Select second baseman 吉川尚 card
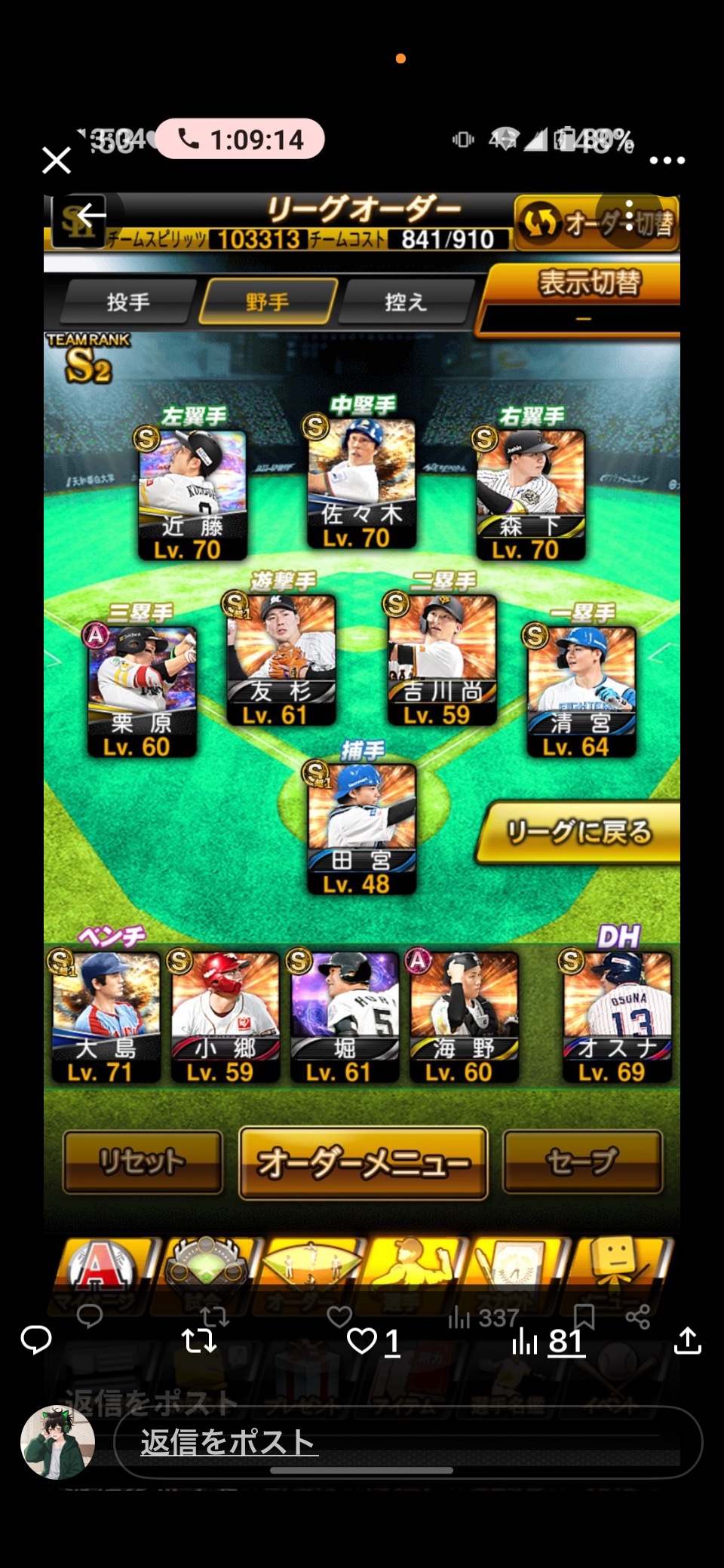This screenshot has width=724, height=1568. [x=442, y=658]
